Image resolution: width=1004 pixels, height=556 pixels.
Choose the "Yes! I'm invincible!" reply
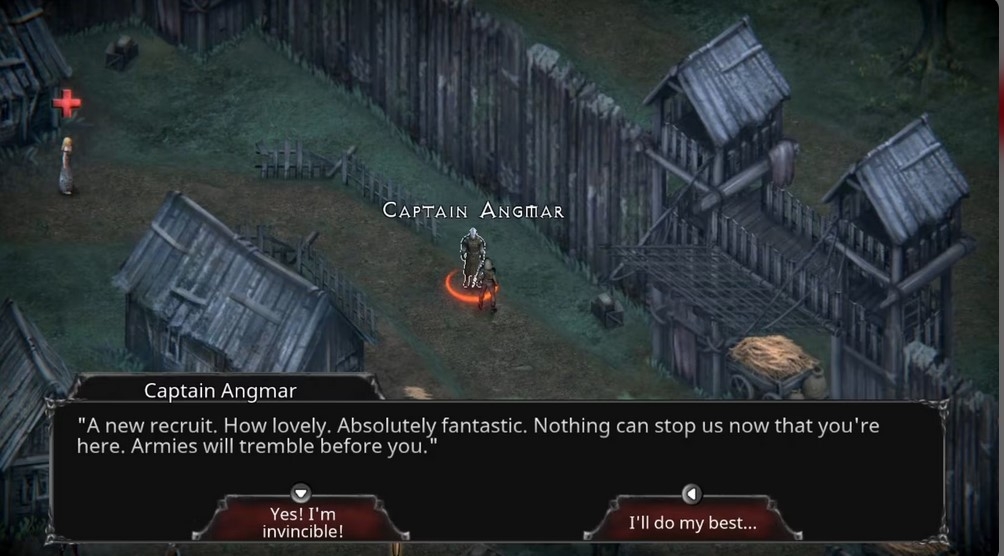tap(302, 521)
